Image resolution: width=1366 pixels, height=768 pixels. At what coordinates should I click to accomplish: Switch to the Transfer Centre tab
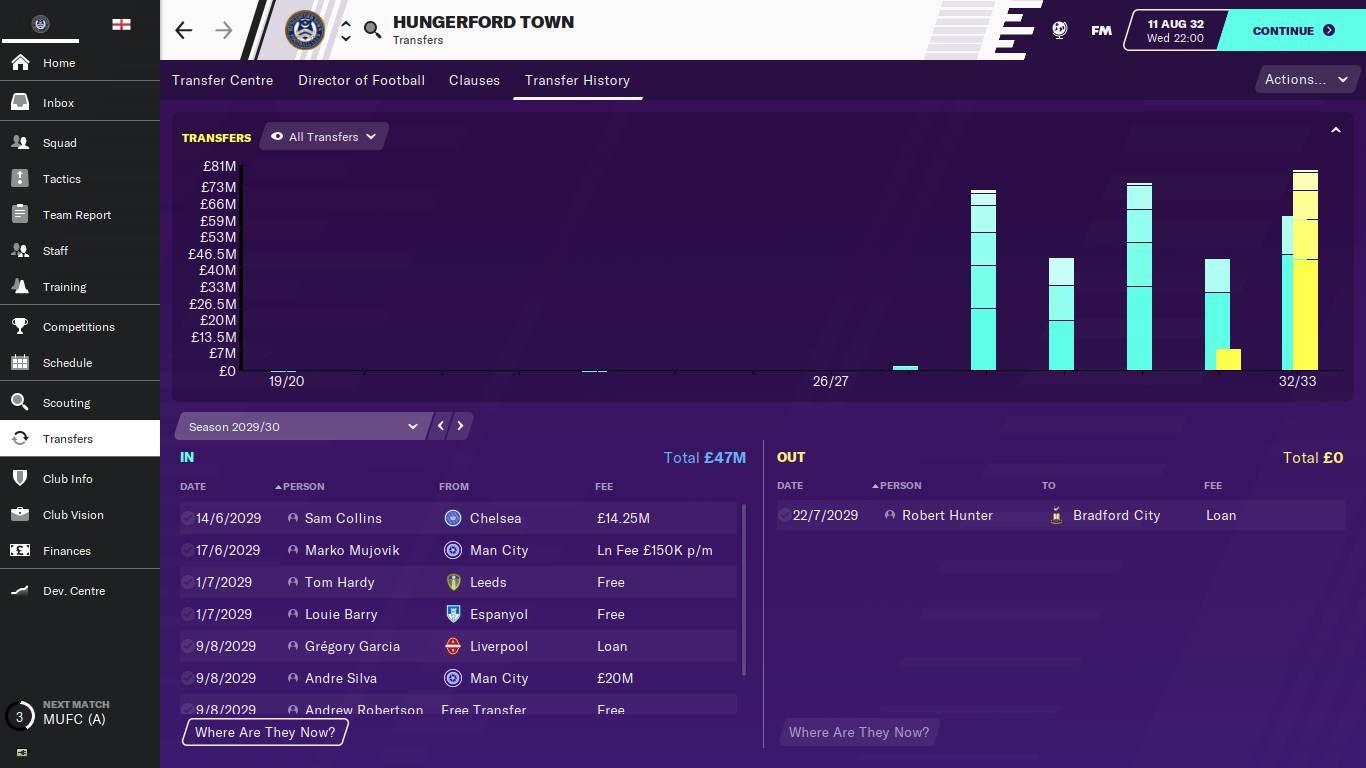(x=222, y=80)
